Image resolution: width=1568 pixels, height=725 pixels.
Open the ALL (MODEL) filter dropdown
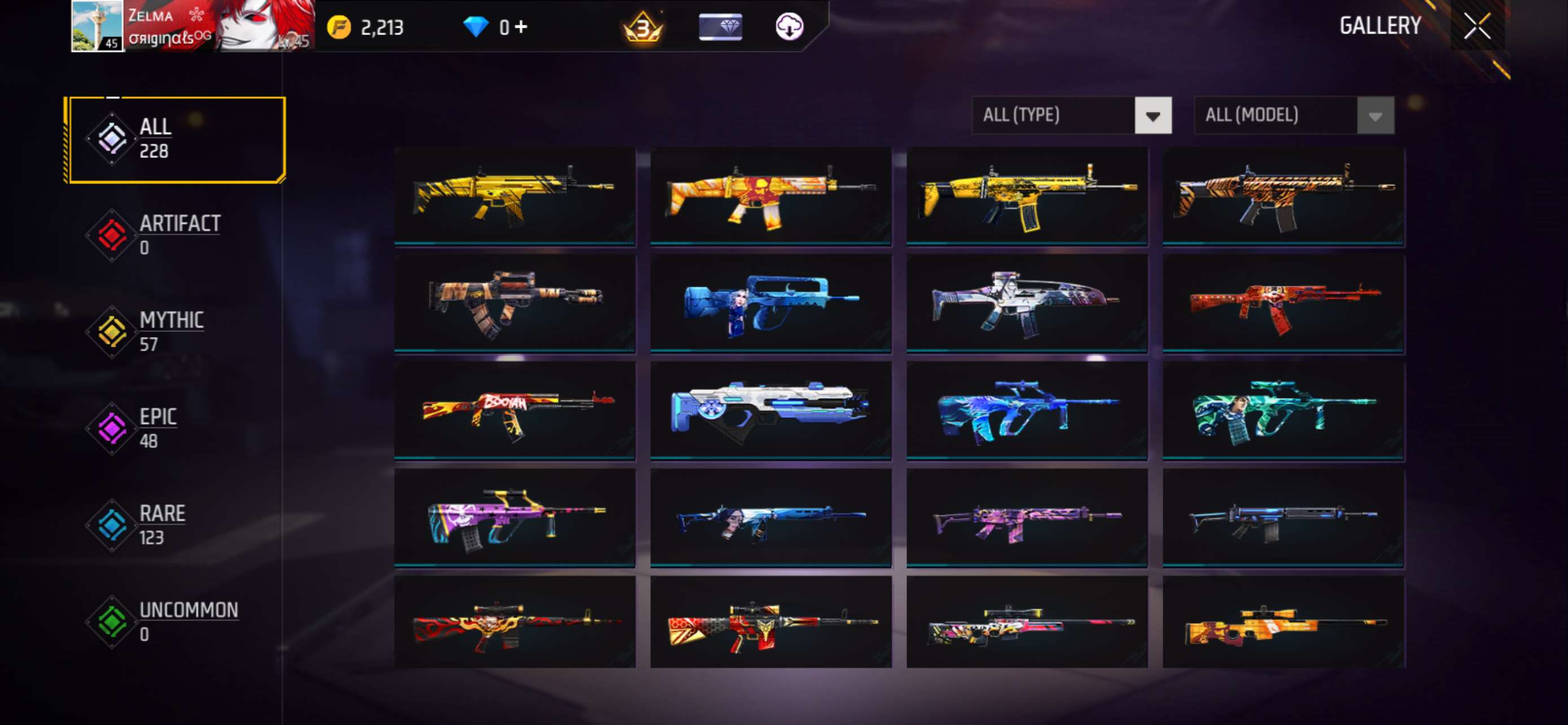pyautogui.click(x=1278, y=116)
